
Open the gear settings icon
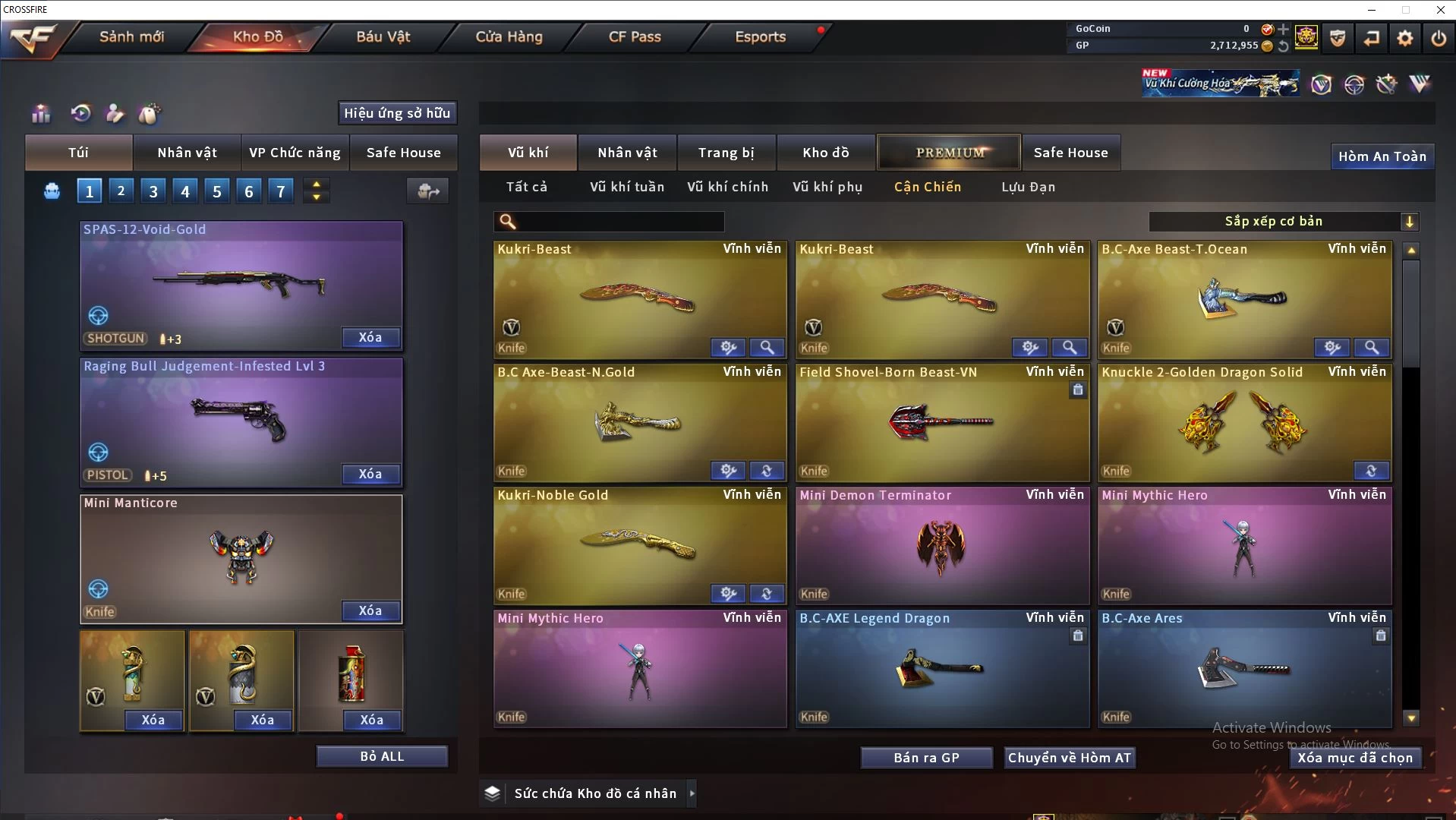point(1405,37)
